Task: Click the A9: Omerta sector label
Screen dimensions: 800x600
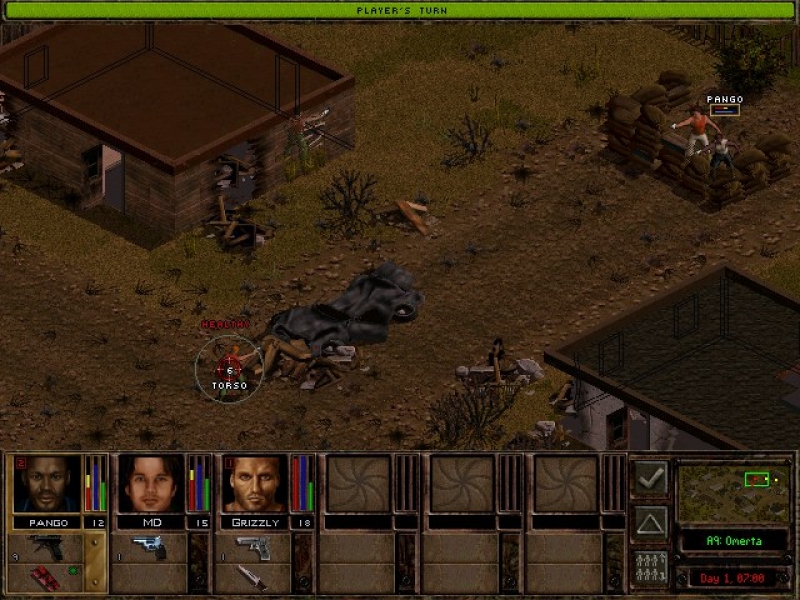Action: click(x=731, y=541)
